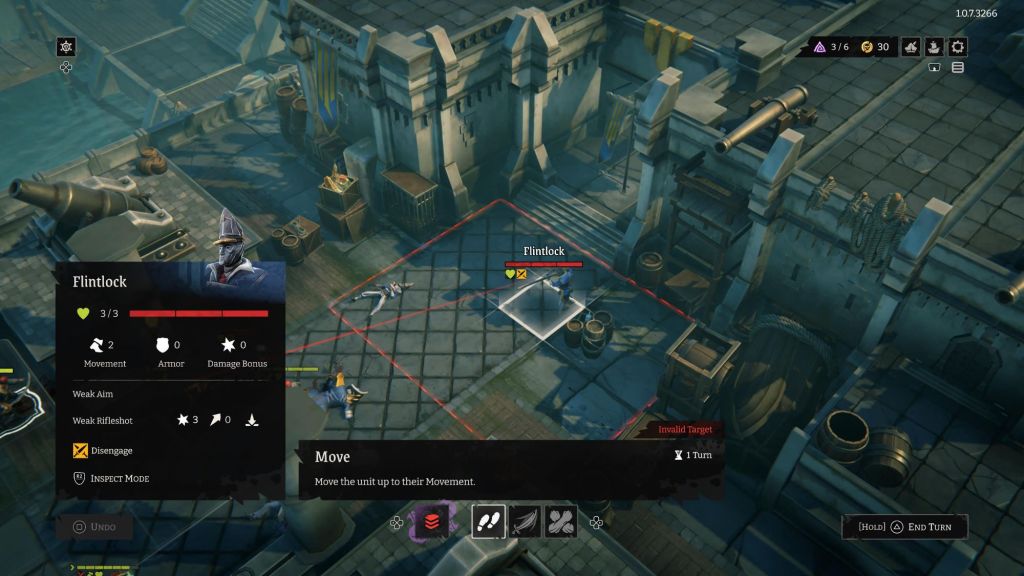Activate the sword slash attack ability

click(x=525, y=521)
